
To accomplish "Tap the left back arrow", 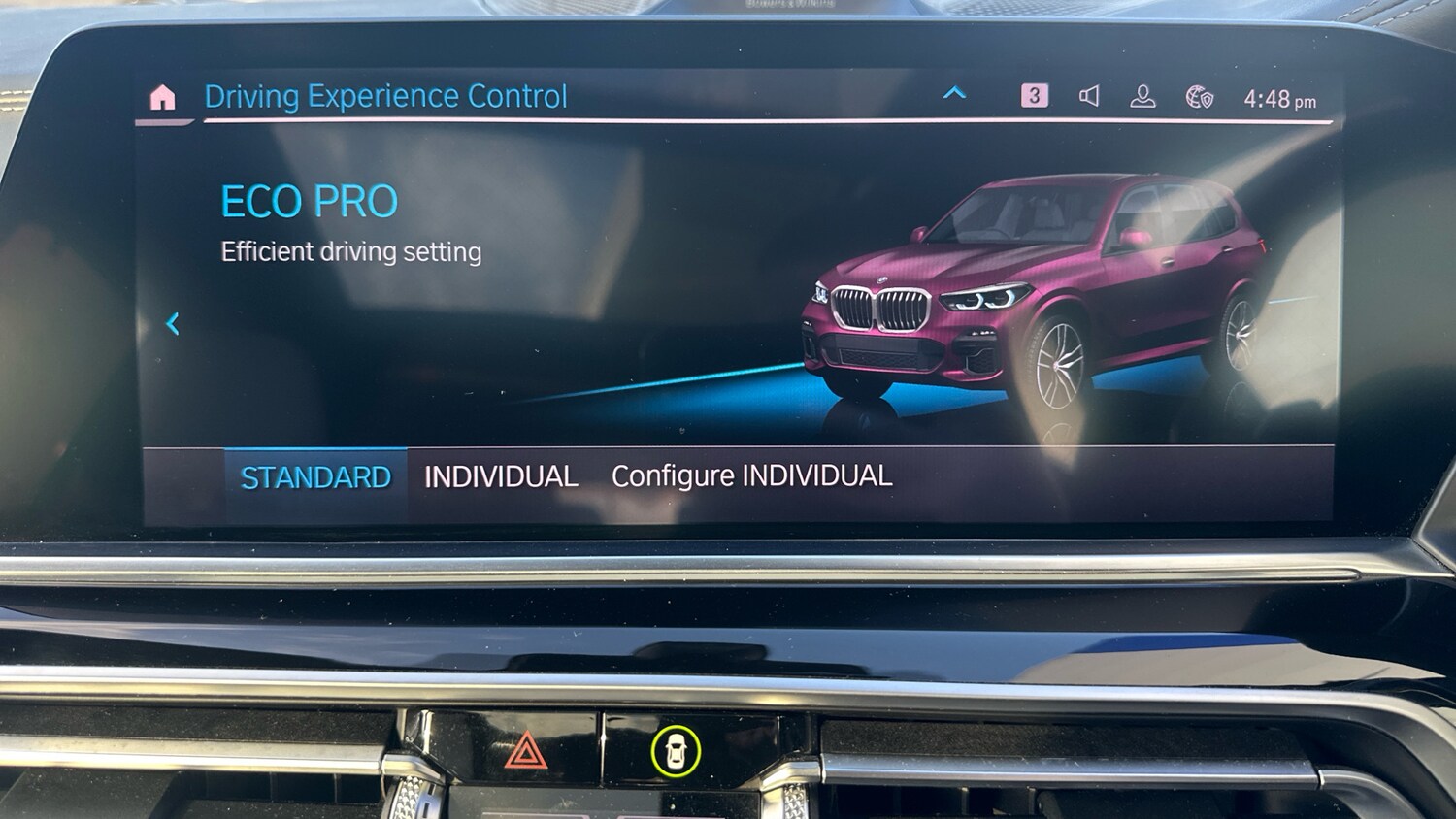I will coord(173,323).
